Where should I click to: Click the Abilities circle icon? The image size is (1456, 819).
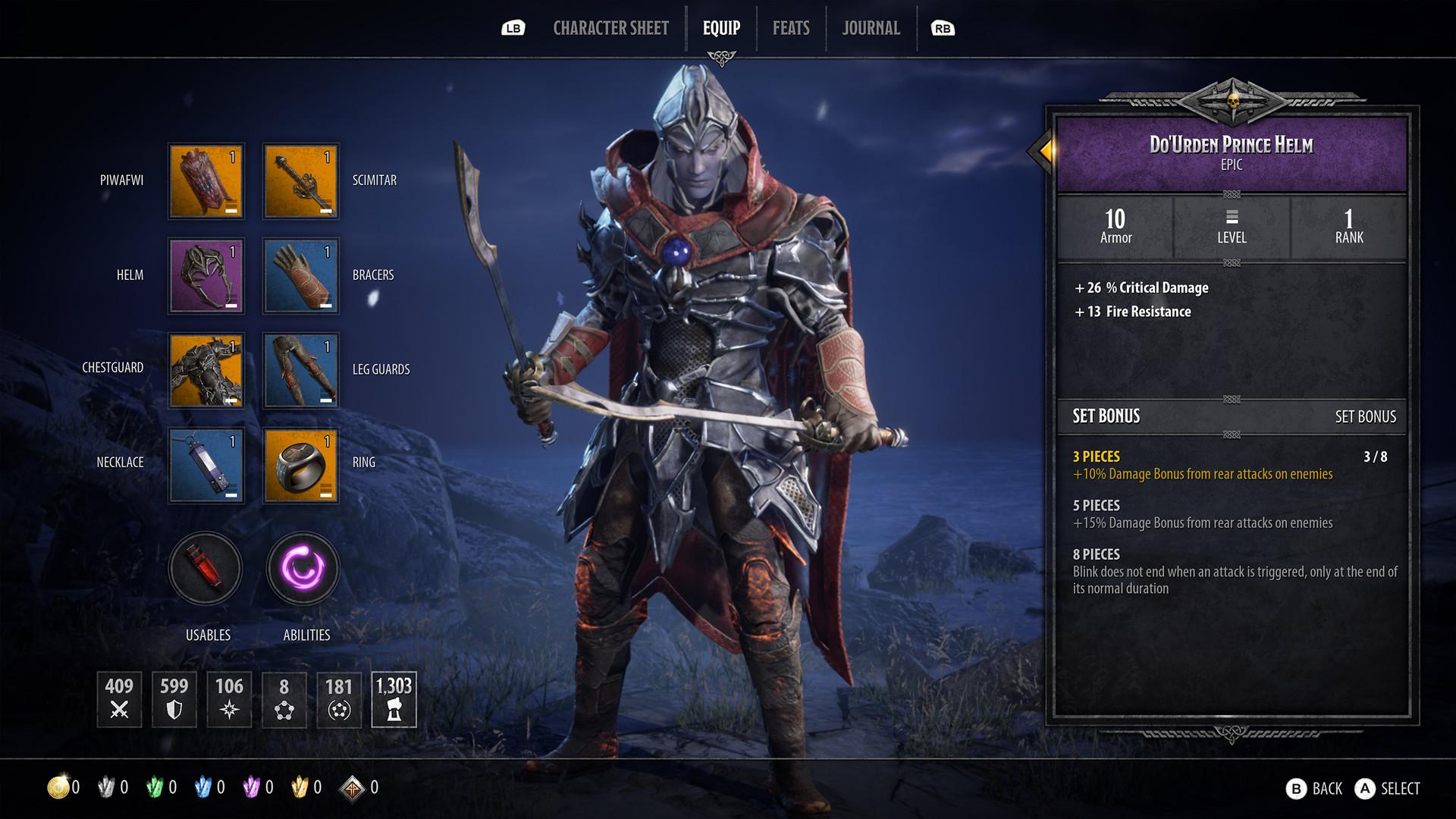[302, 569]
